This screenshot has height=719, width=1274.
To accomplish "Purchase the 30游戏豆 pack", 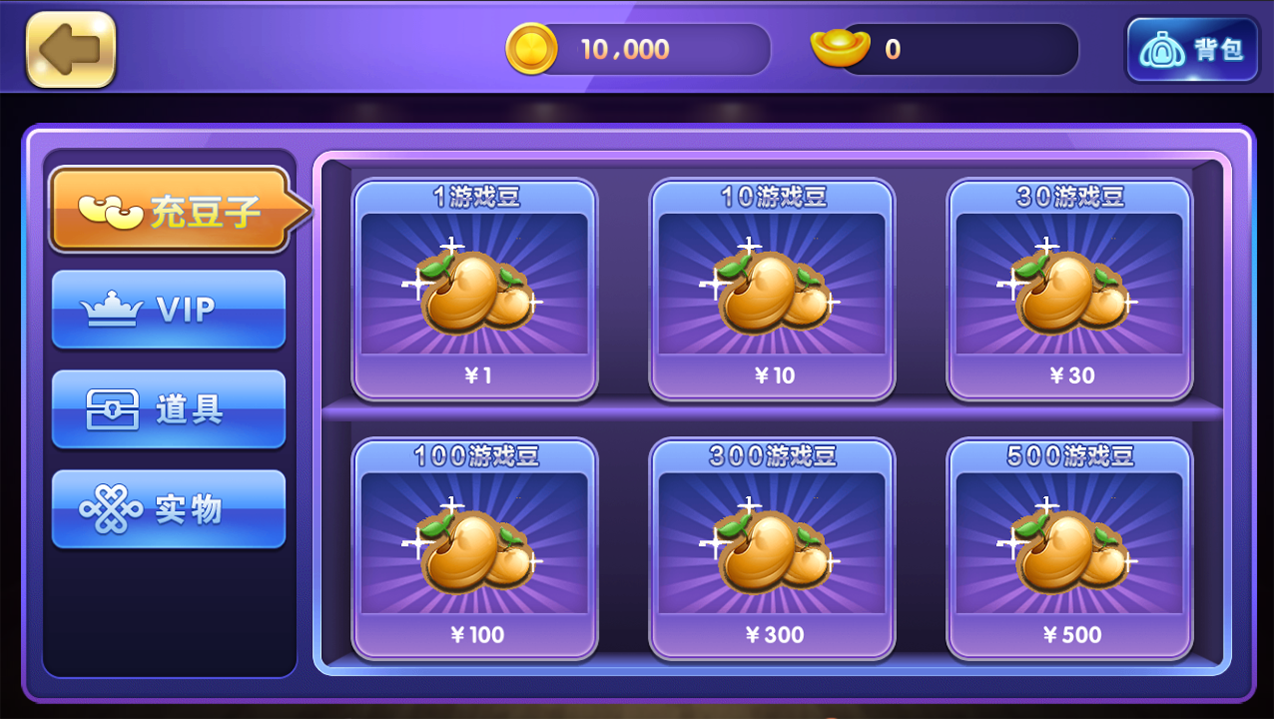I will click(x=1070, y=289).
